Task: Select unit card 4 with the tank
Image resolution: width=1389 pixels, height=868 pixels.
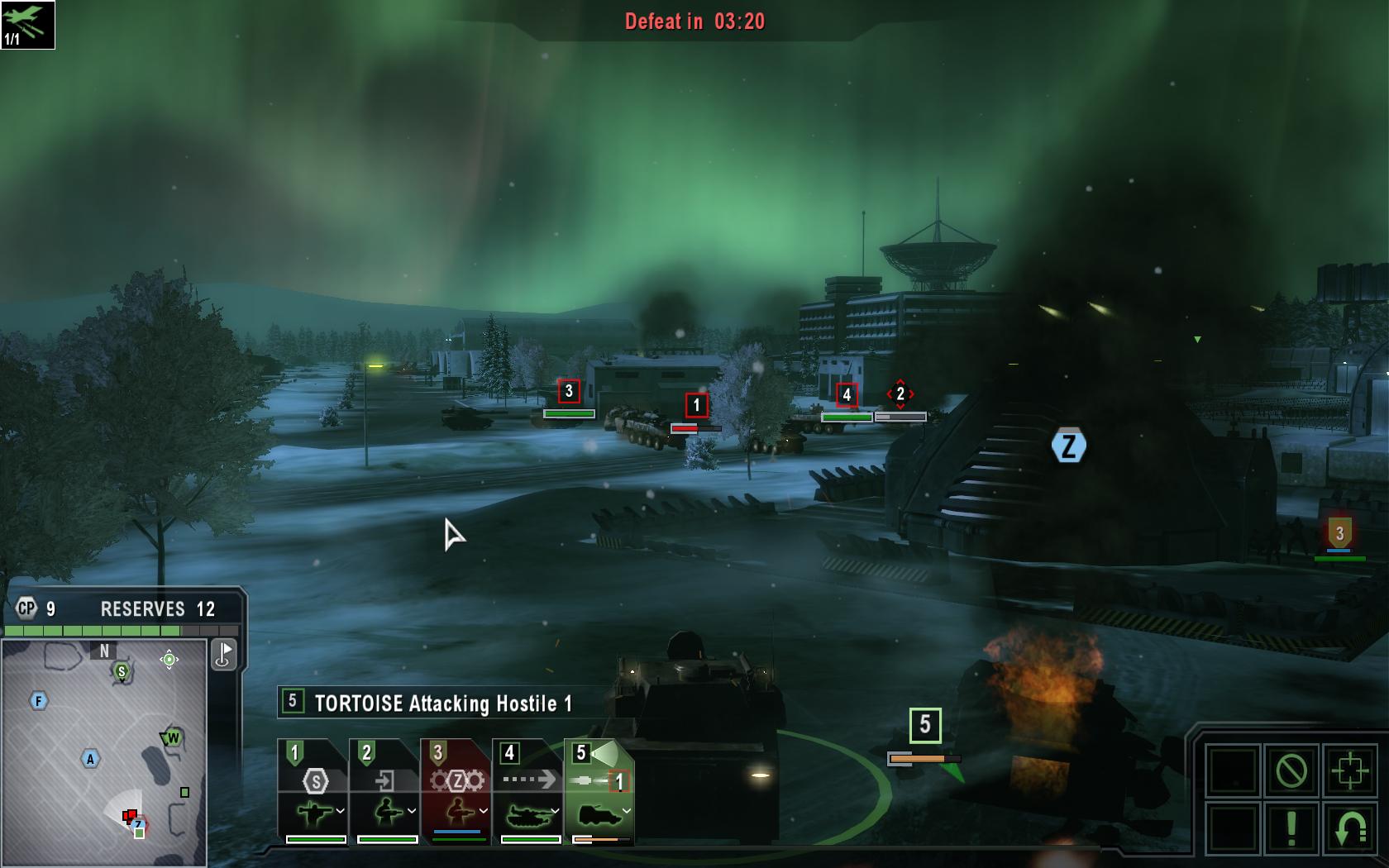Action: pos(529,791)
